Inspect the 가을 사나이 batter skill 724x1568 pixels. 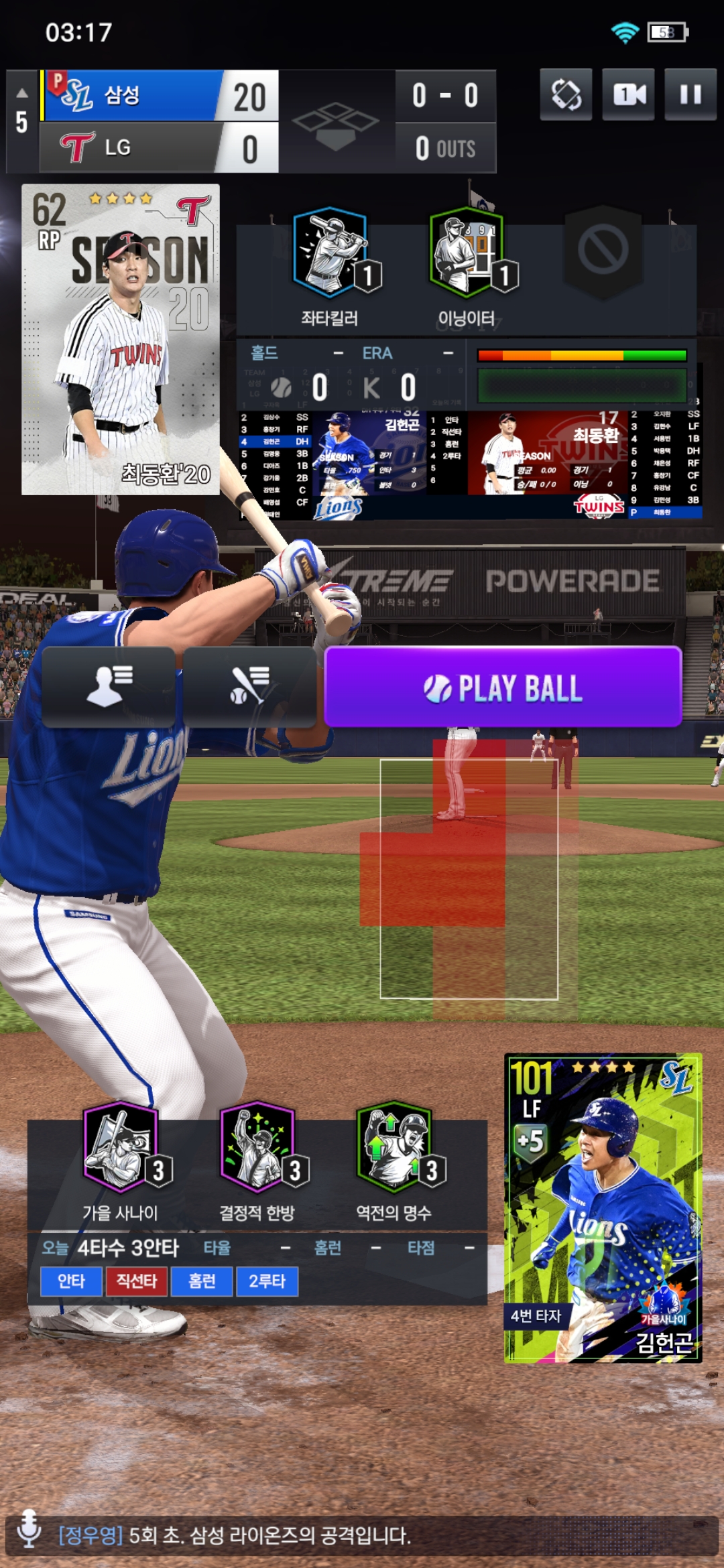[121, 1147]
